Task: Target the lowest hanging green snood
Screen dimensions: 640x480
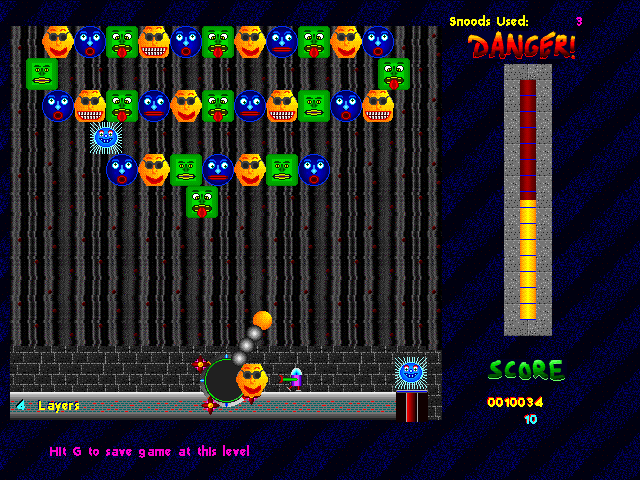Action: point(202,201)
